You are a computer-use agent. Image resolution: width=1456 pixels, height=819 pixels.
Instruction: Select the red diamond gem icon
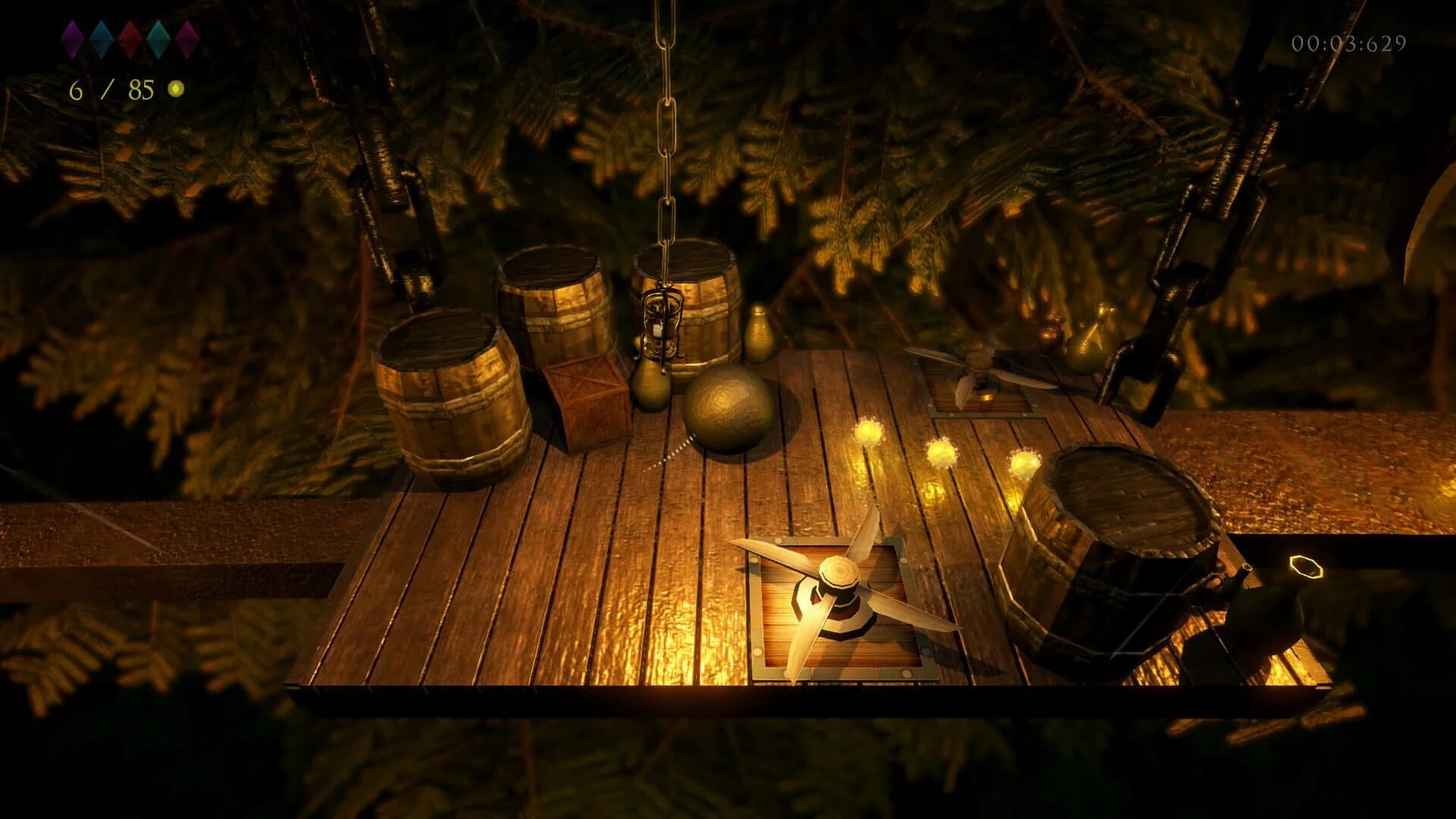point(129,39)
